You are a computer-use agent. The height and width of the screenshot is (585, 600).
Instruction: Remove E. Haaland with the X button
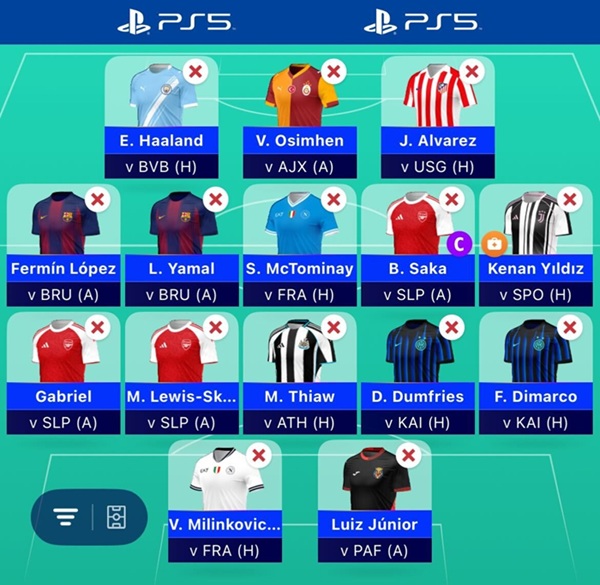197,72
